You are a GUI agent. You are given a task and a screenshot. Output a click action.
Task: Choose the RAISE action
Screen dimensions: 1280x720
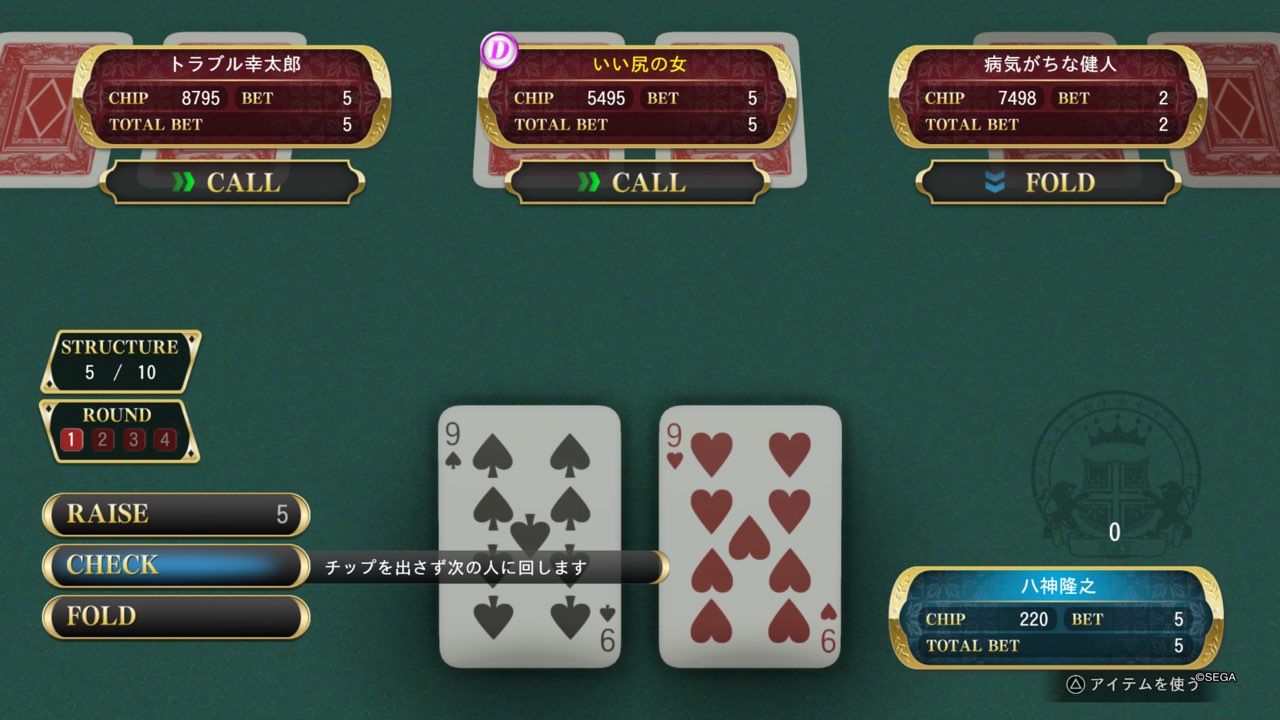[176, 514]
